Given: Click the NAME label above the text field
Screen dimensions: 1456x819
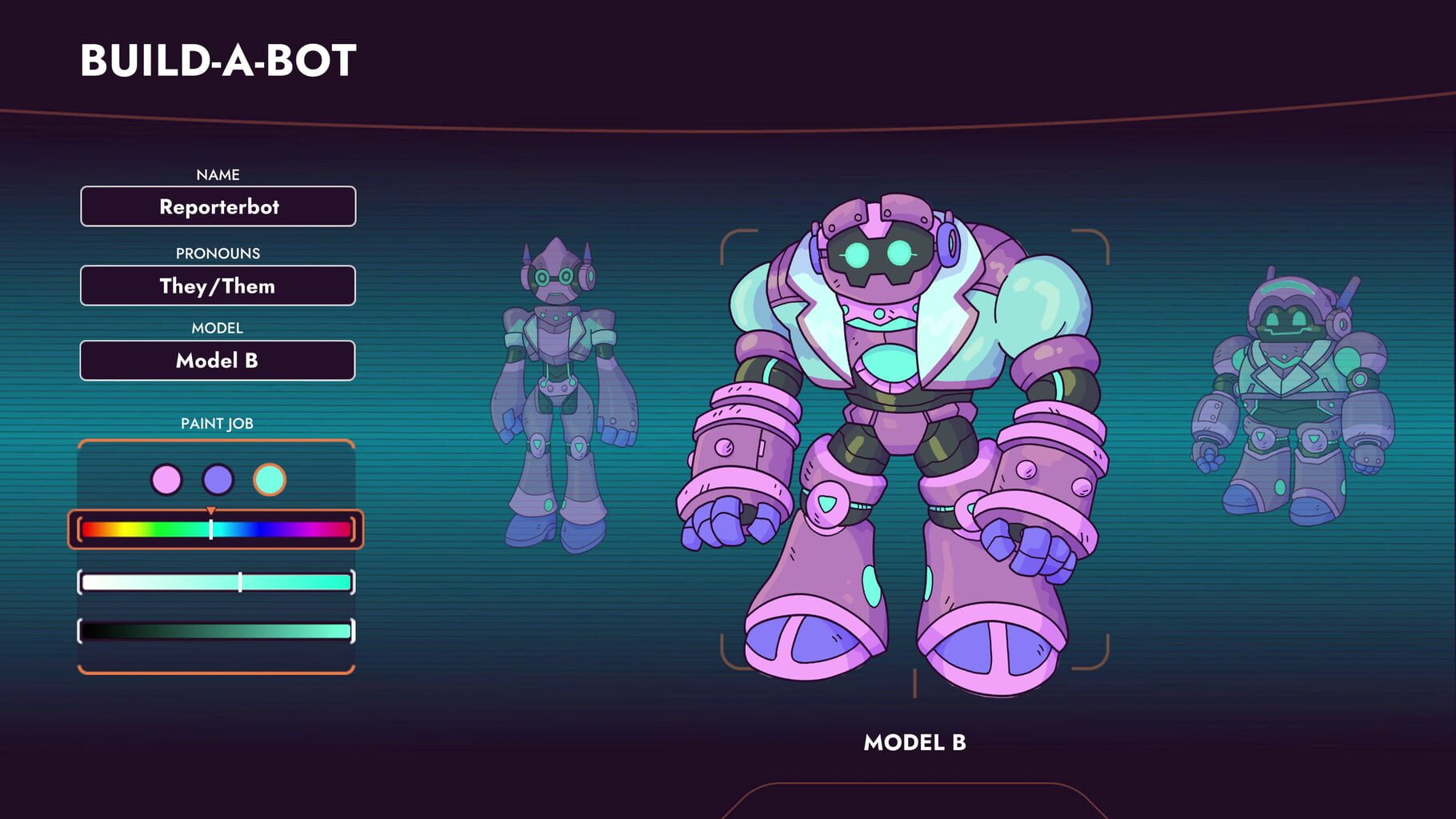Looking at the screenshot, I should [217, 174].
